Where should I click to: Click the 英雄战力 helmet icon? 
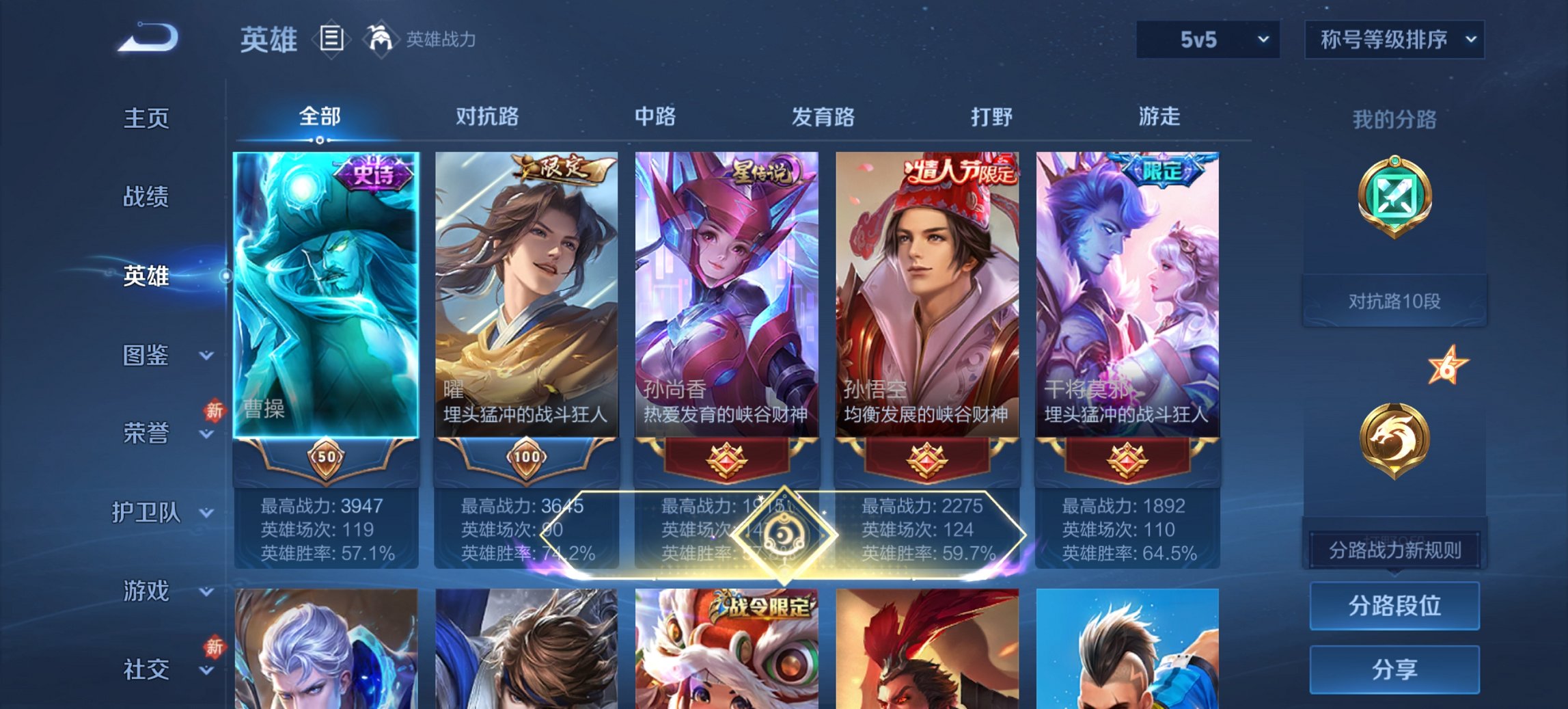pos(380,39)
